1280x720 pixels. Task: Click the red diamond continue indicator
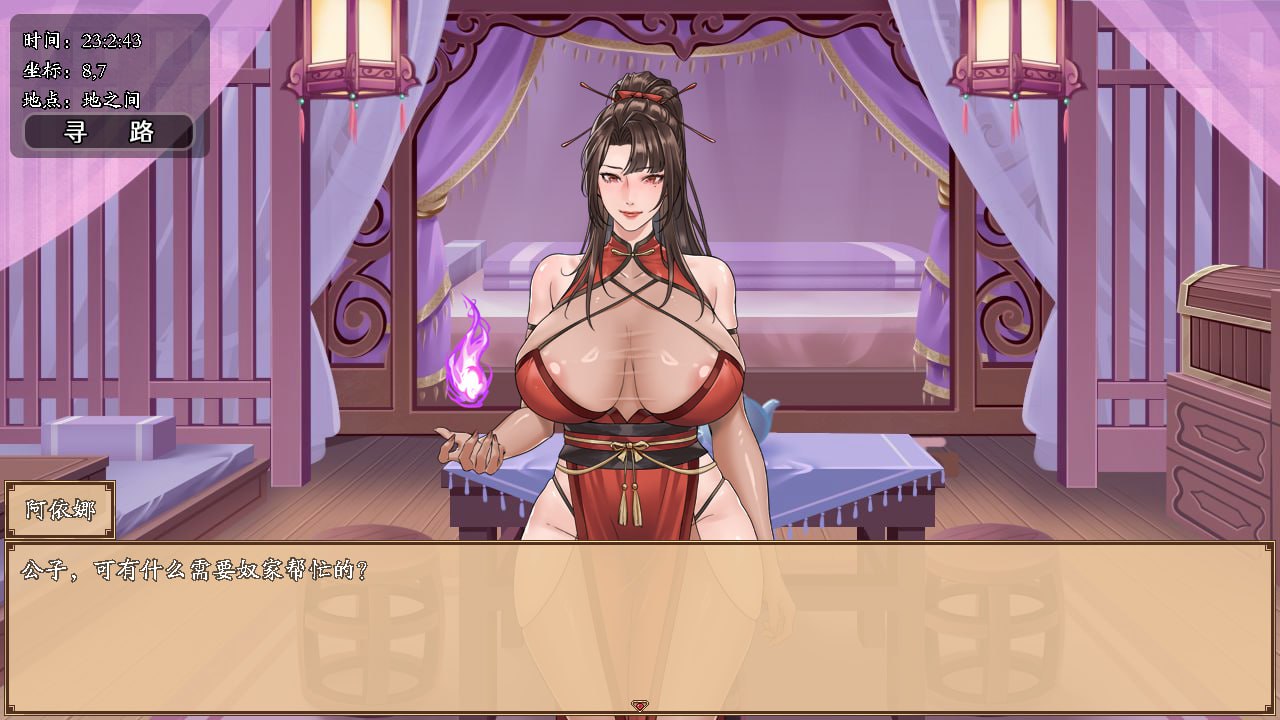coord(640,704)
